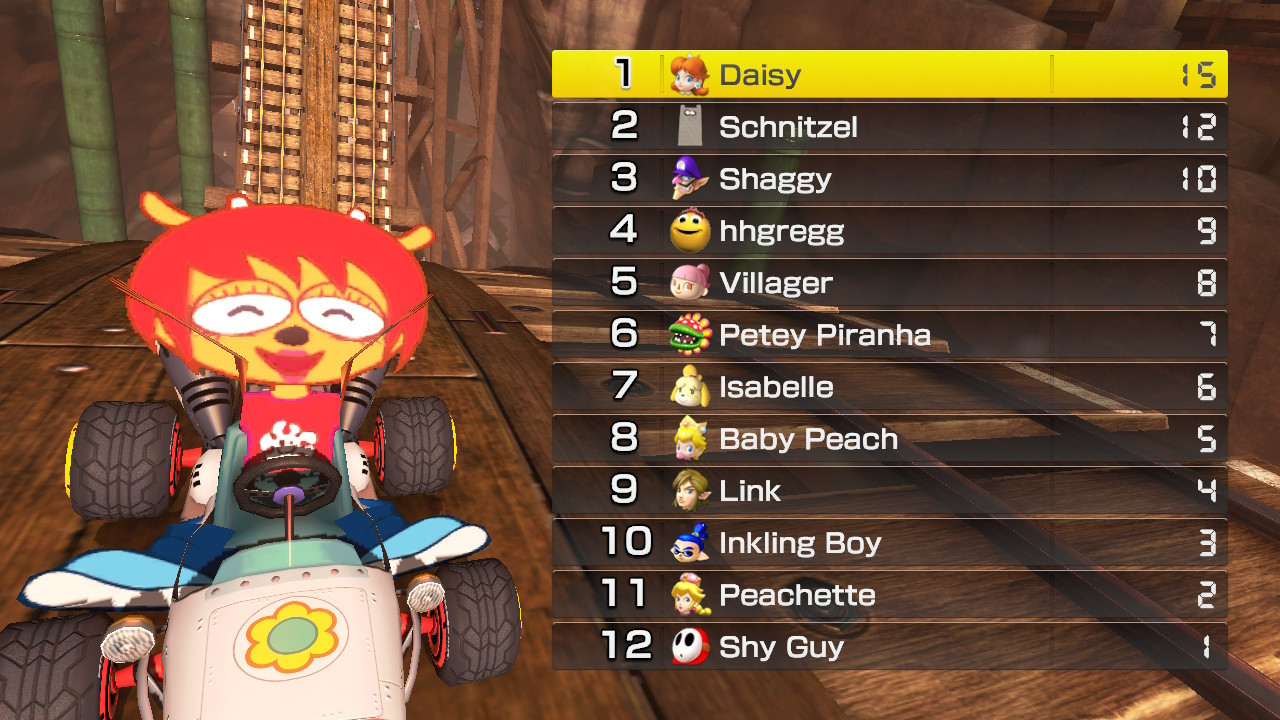Select the yellow smiley icon for hhgregg

click(691, 230)
